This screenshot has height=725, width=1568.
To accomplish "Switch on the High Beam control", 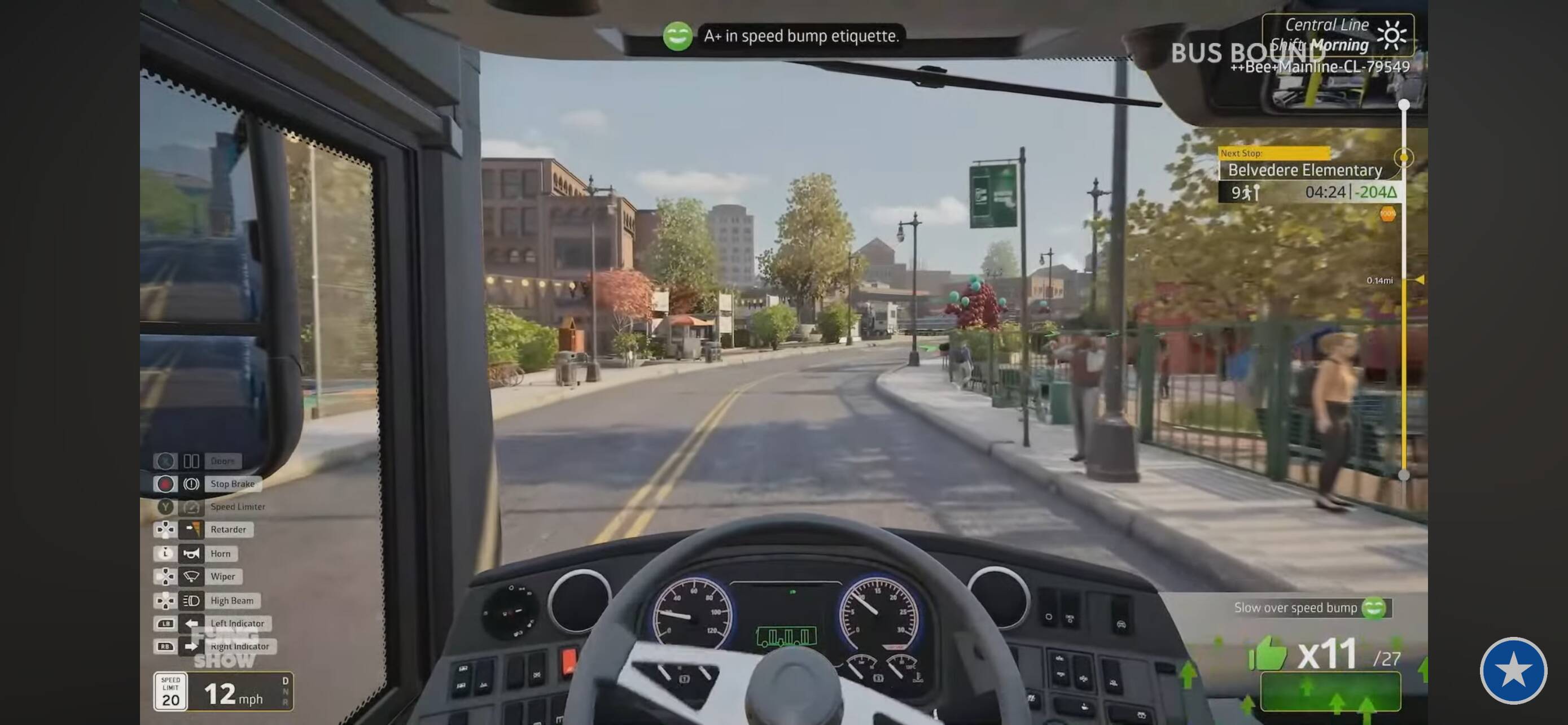I will click(x=191, y=601).
